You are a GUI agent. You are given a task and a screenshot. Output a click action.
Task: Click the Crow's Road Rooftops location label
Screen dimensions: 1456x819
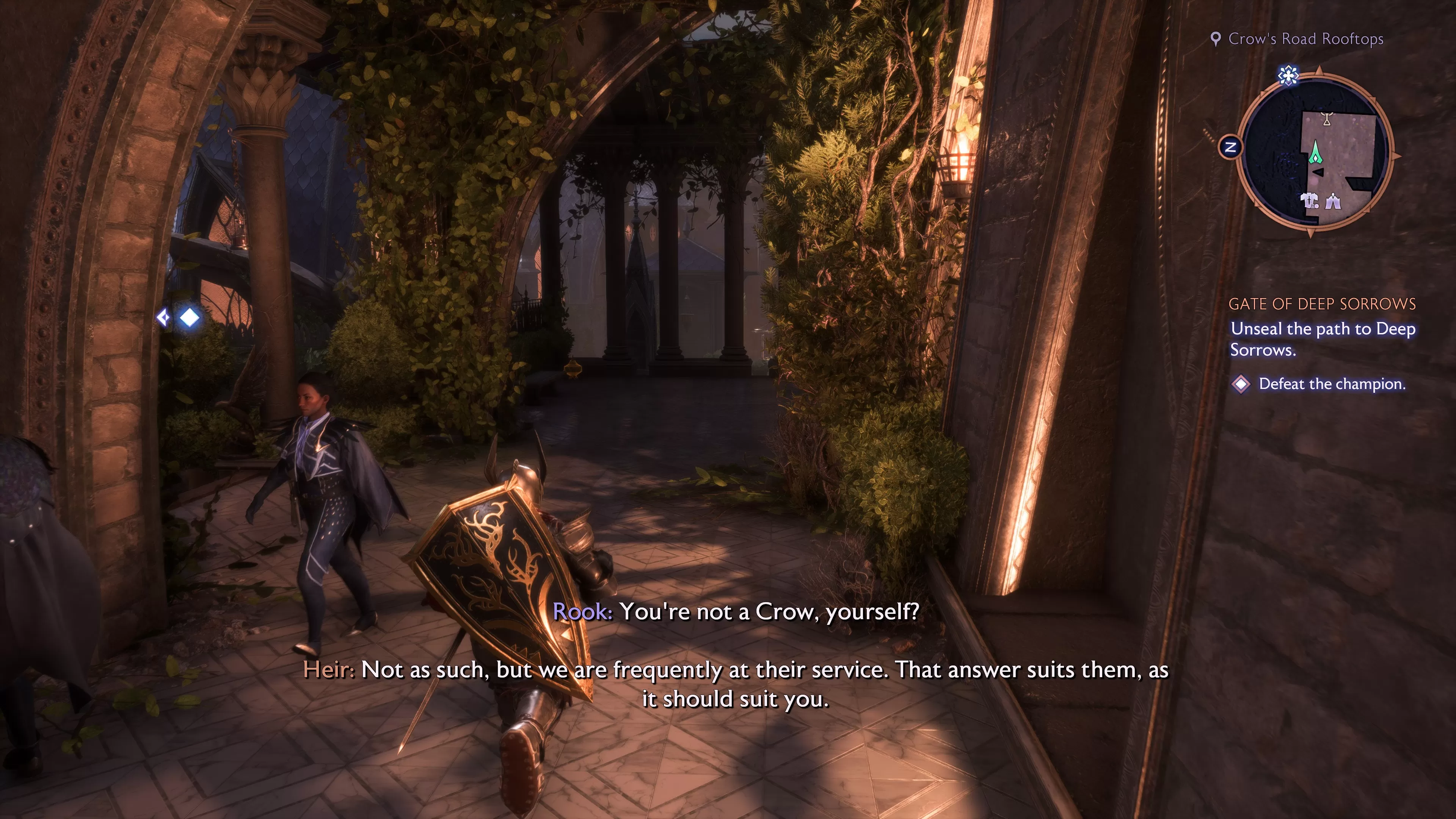click(1305, 39)
